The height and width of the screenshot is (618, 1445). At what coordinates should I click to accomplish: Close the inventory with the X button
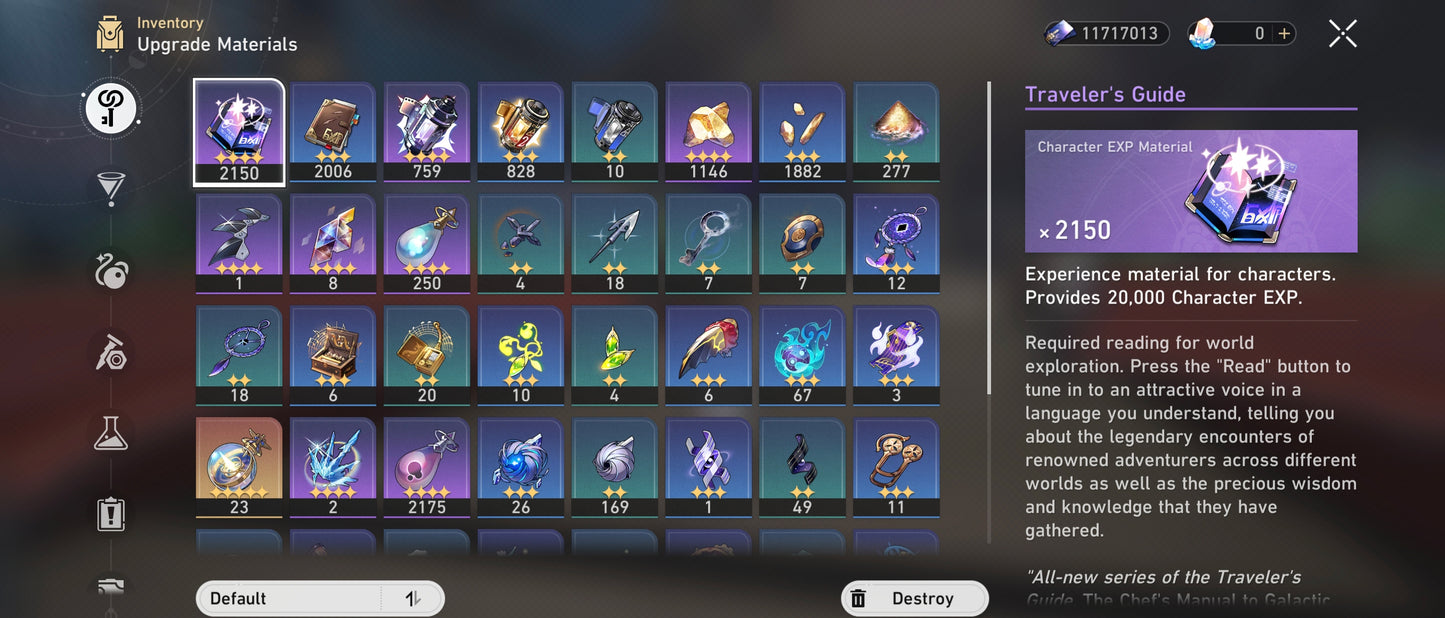1342,34
